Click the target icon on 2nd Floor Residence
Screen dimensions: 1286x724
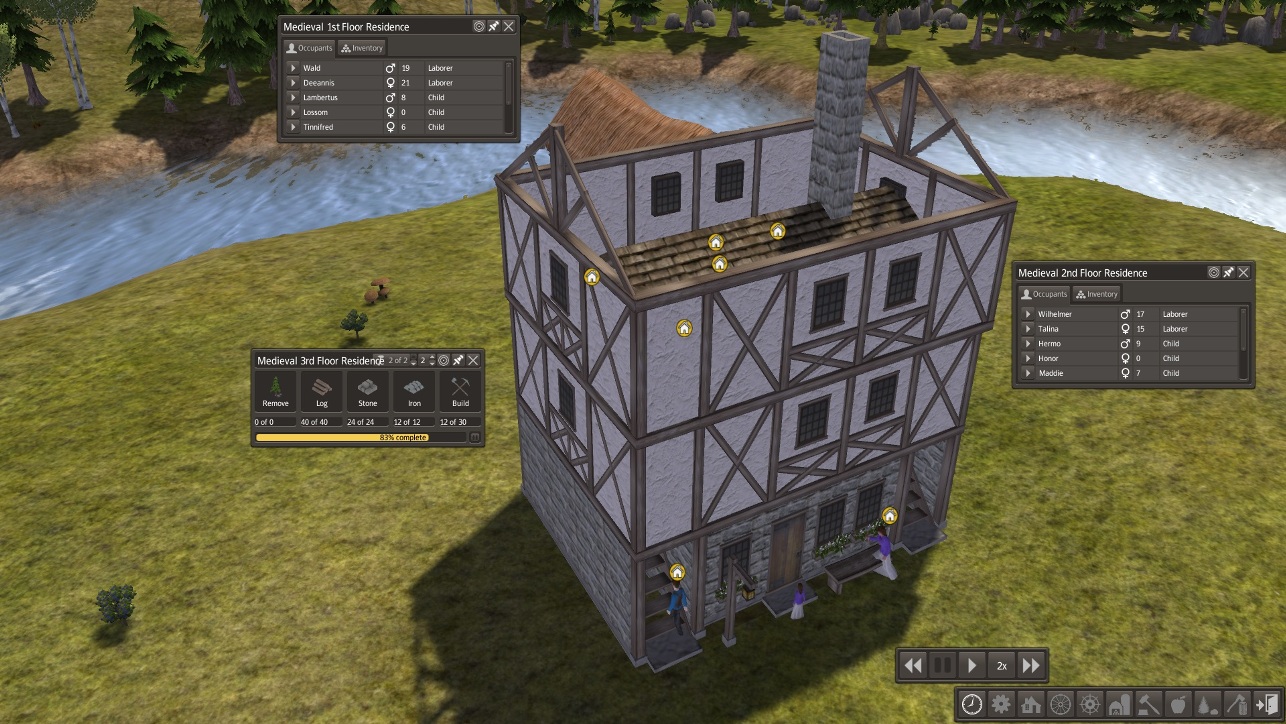(x=1214, y=272)
